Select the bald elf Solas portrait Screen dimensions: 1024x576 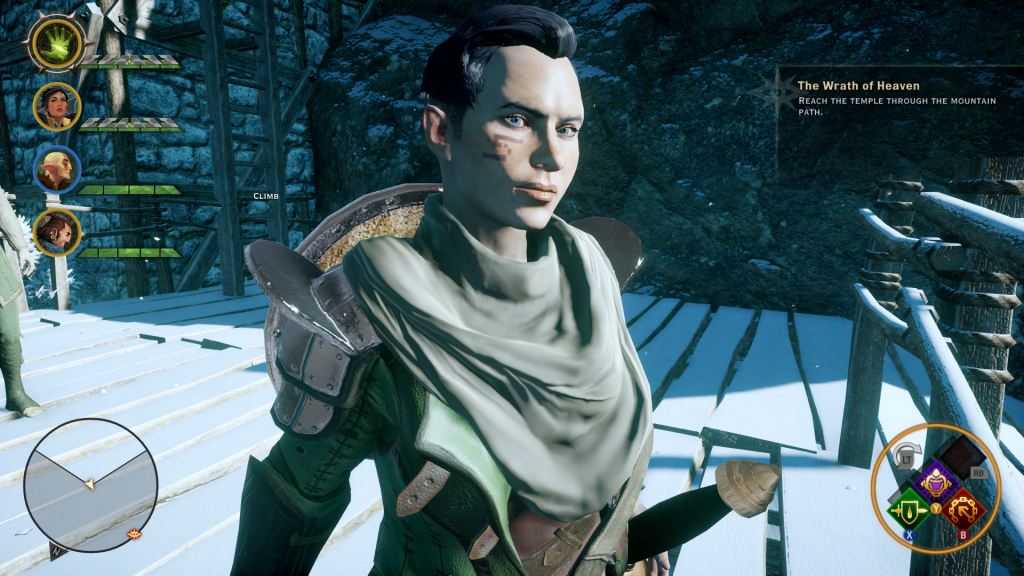point(57,169)
